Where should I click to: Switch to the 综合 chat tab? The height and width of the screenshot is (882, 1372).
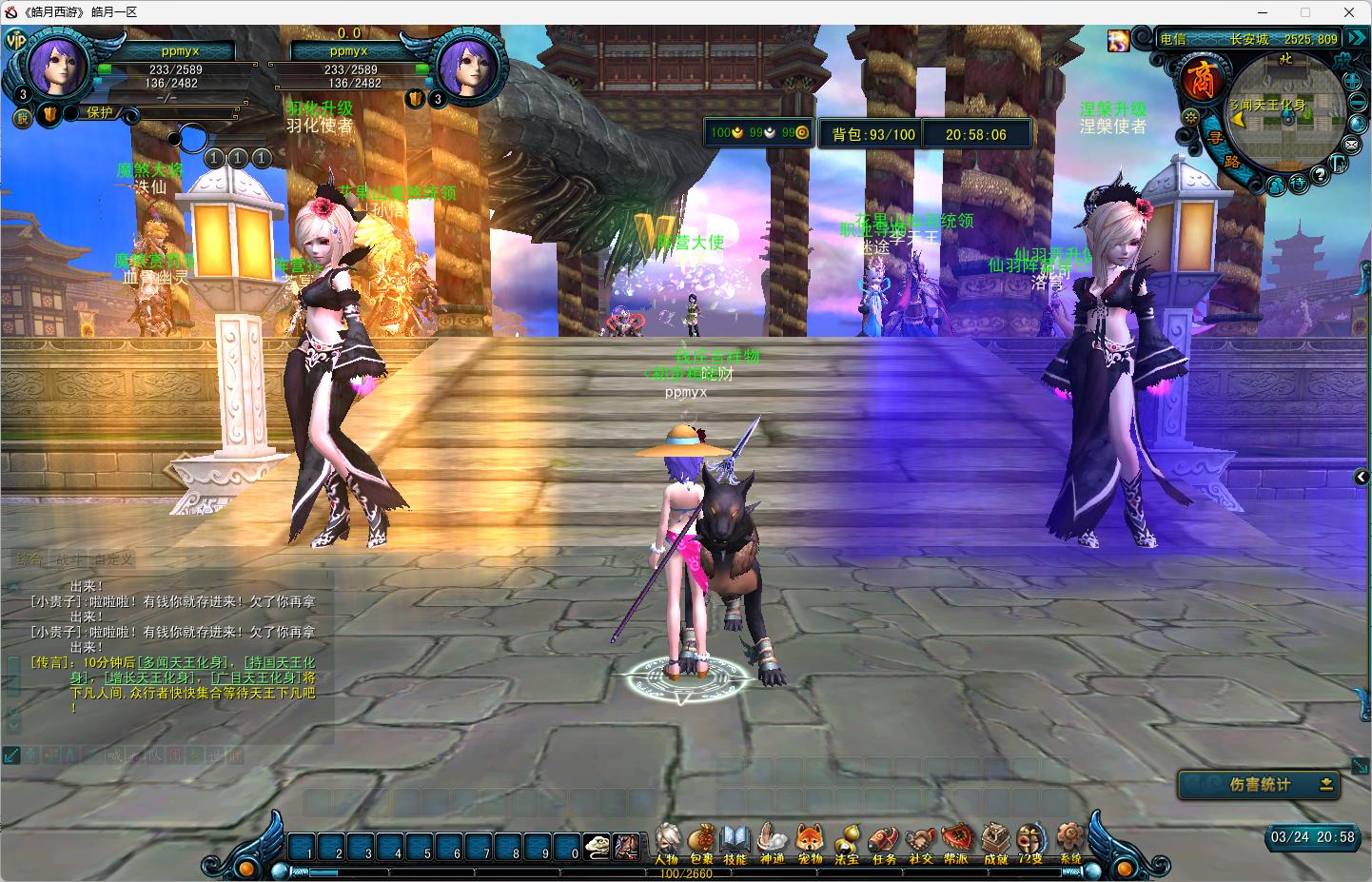(x=29, y=559)
